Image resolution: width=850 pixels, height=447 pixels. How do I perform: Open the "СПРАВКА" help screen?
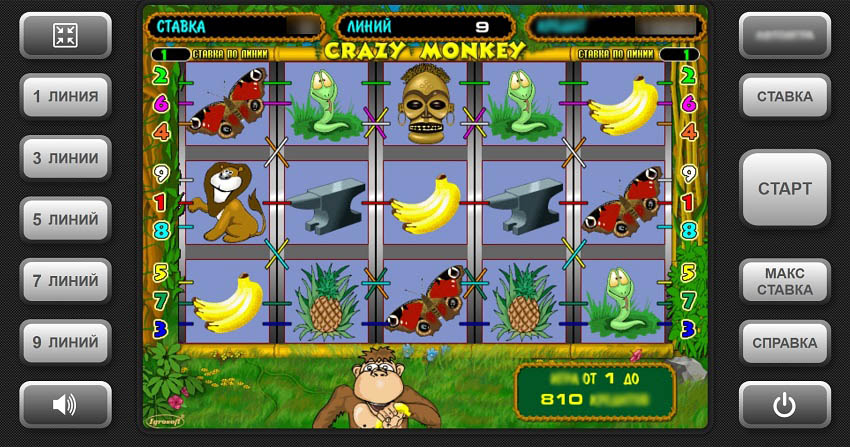784,343
